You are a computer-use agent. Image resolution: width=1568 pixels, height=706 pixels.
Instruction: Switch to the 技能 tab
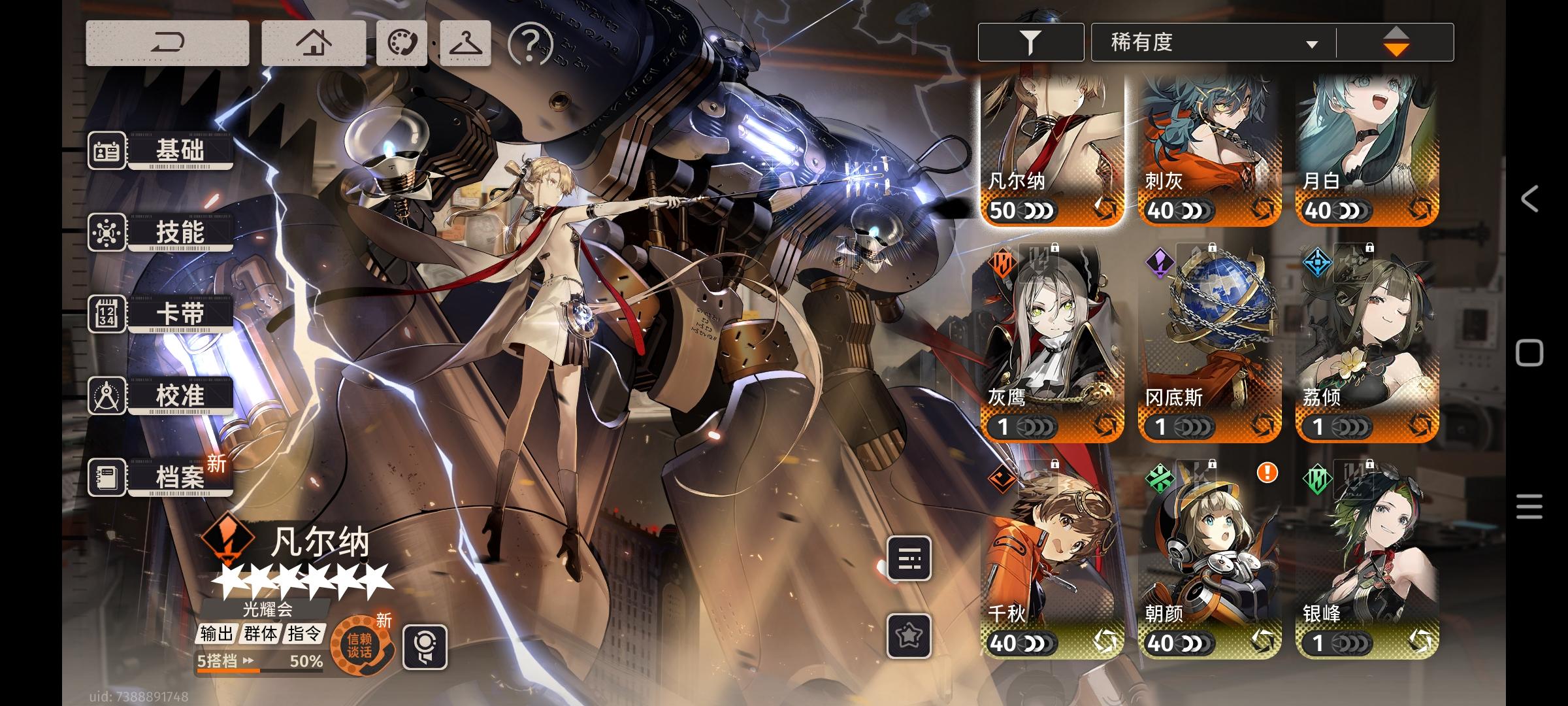click(161, 232)
